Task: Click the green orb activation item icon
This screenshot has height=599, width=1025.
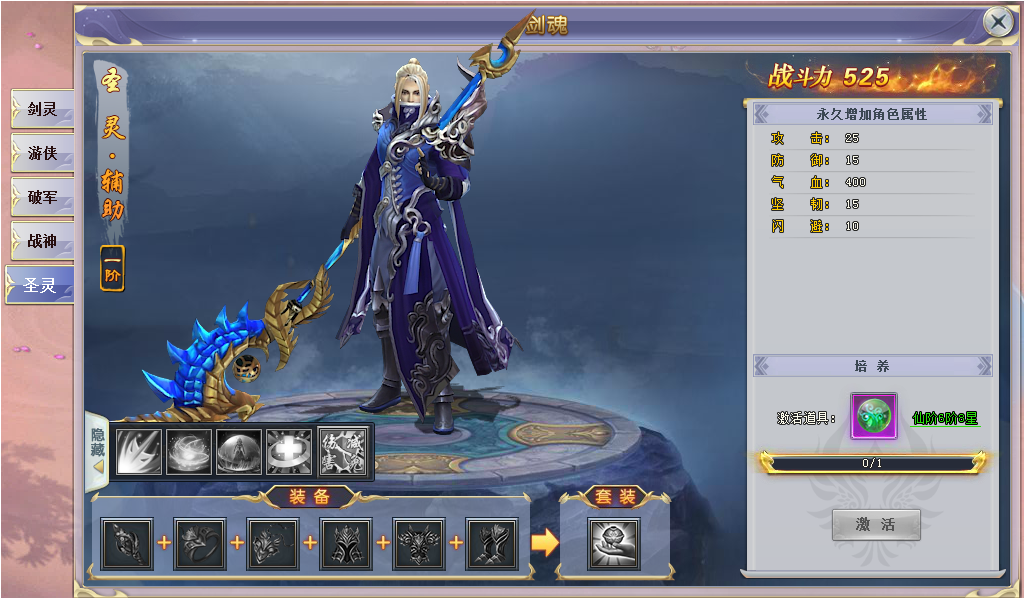Action: coord(873,416)
